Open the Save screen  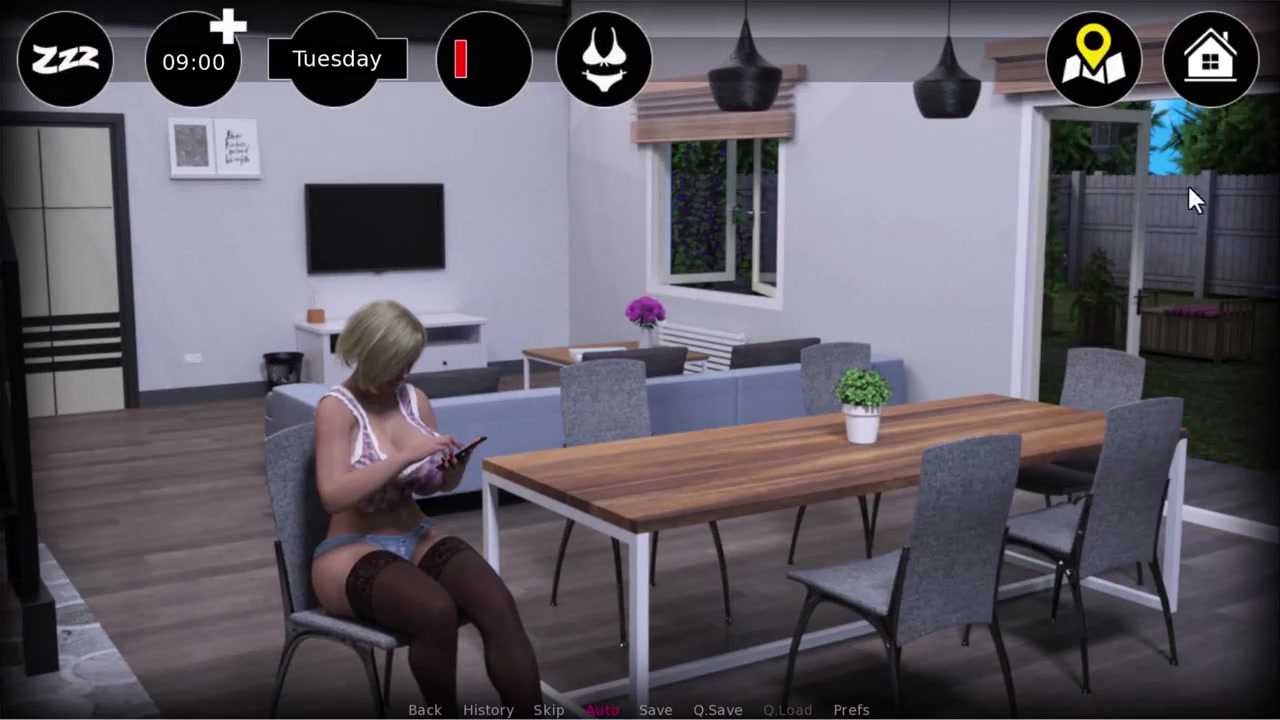(655, 710)
